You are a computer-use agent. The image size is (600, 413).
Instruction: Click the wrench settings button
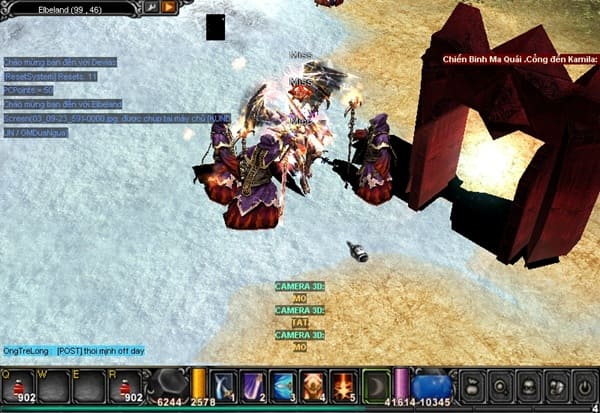(x=152, y=7)
